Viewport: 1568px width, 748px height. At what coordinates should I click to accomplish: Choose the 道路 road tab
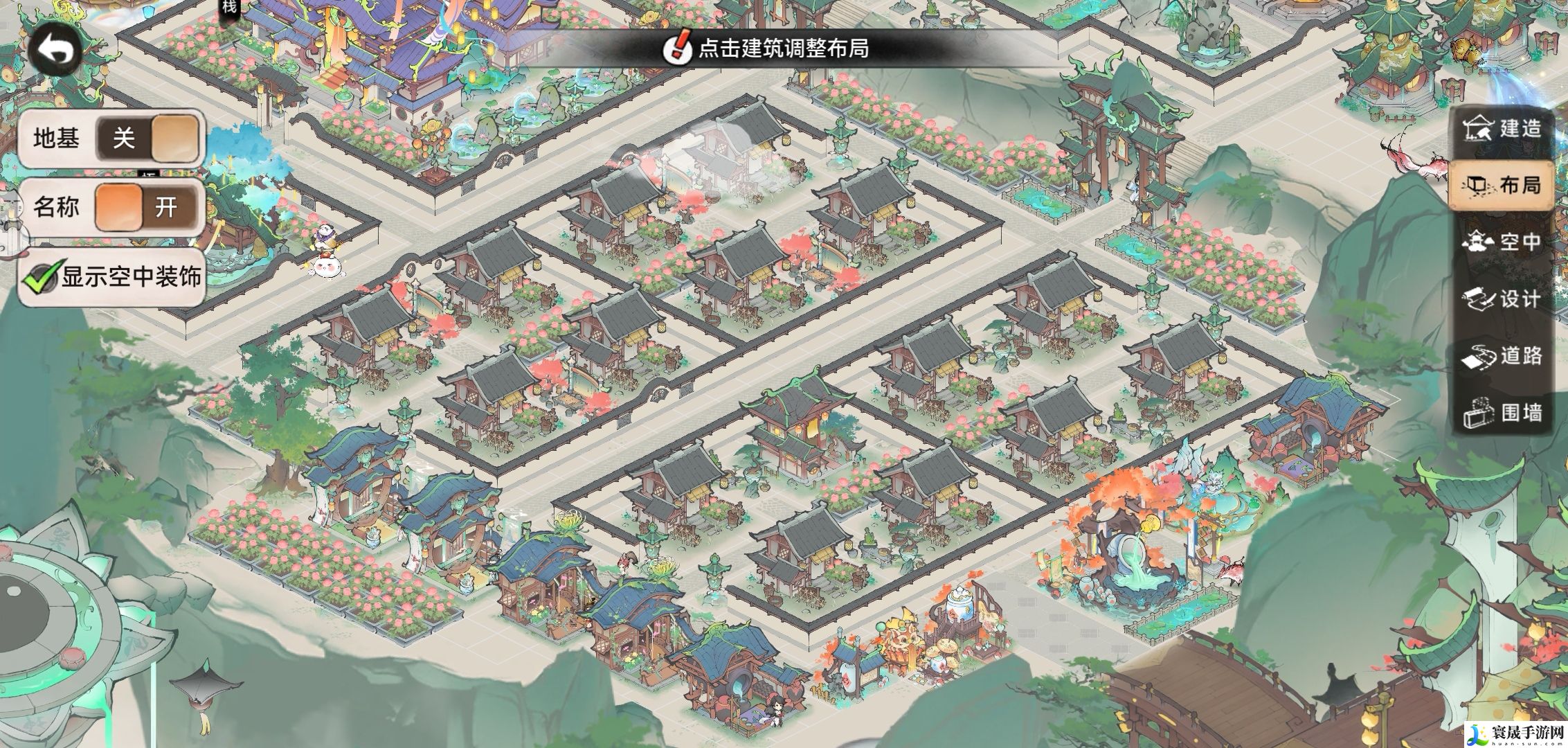coord(1501,356)
